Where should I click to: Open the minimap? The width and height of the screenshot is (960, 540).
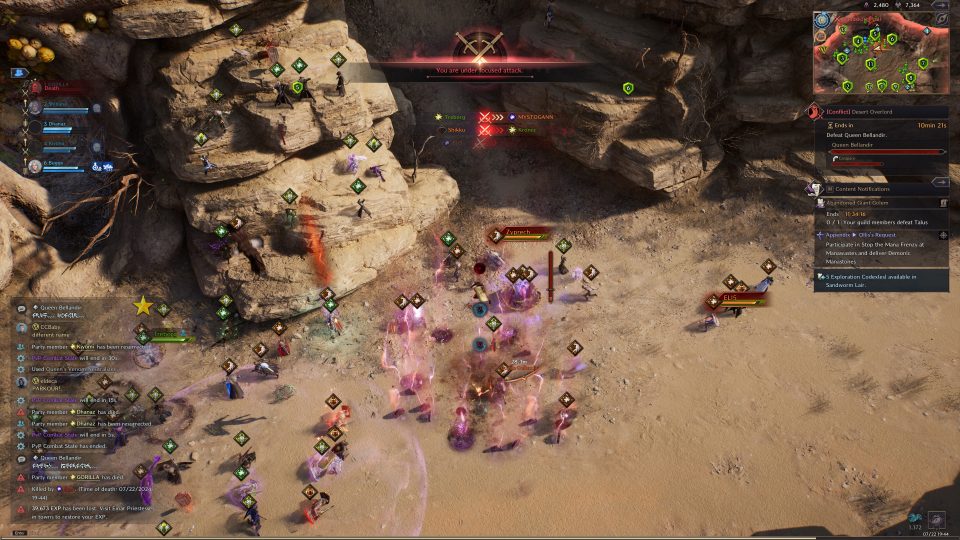pos(879,55)
